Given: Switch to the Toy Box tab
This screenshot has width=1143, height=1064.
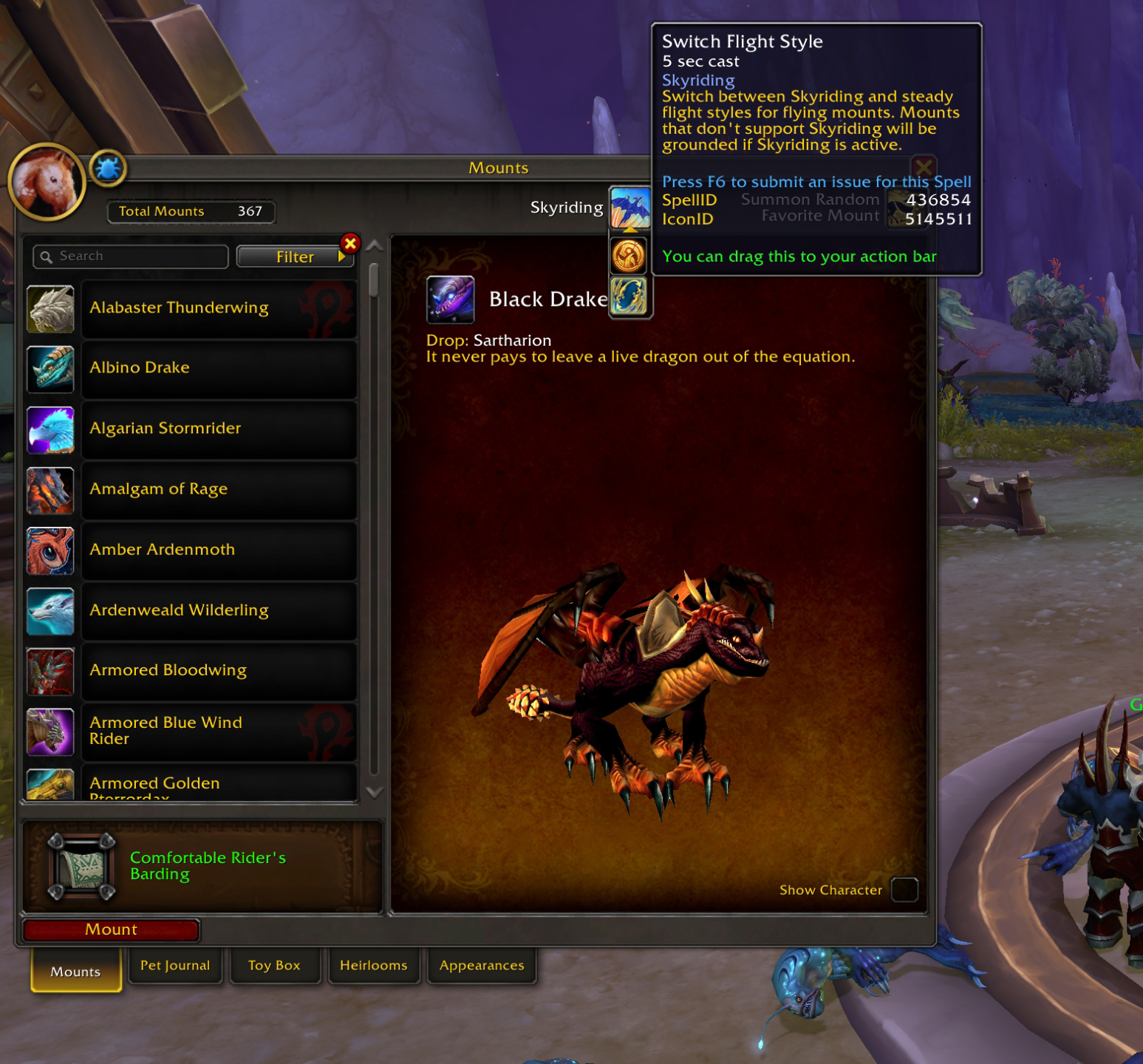Looking at the screenshot, I should 274,966.
